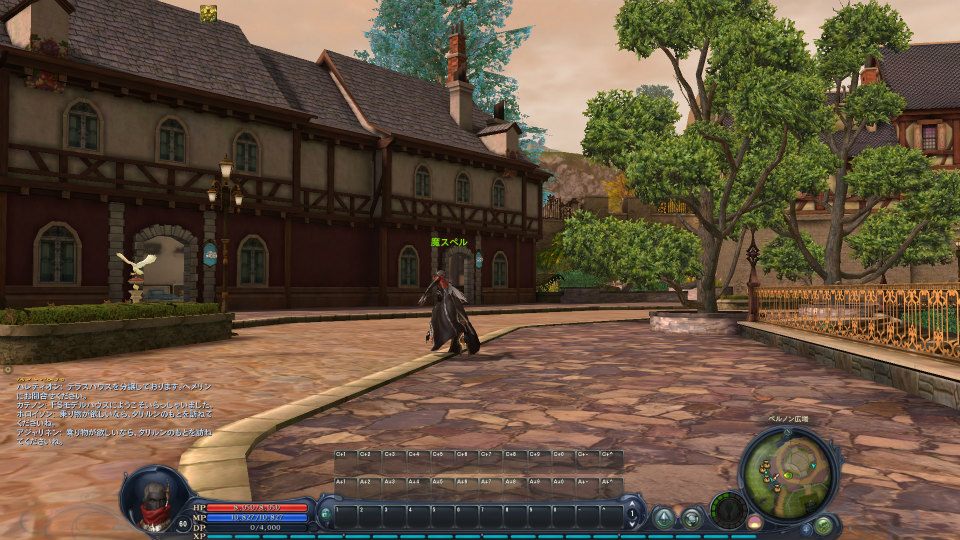Open the round silver ring menu button
This screenshot has height=540, width=960.
click(691, 518)
